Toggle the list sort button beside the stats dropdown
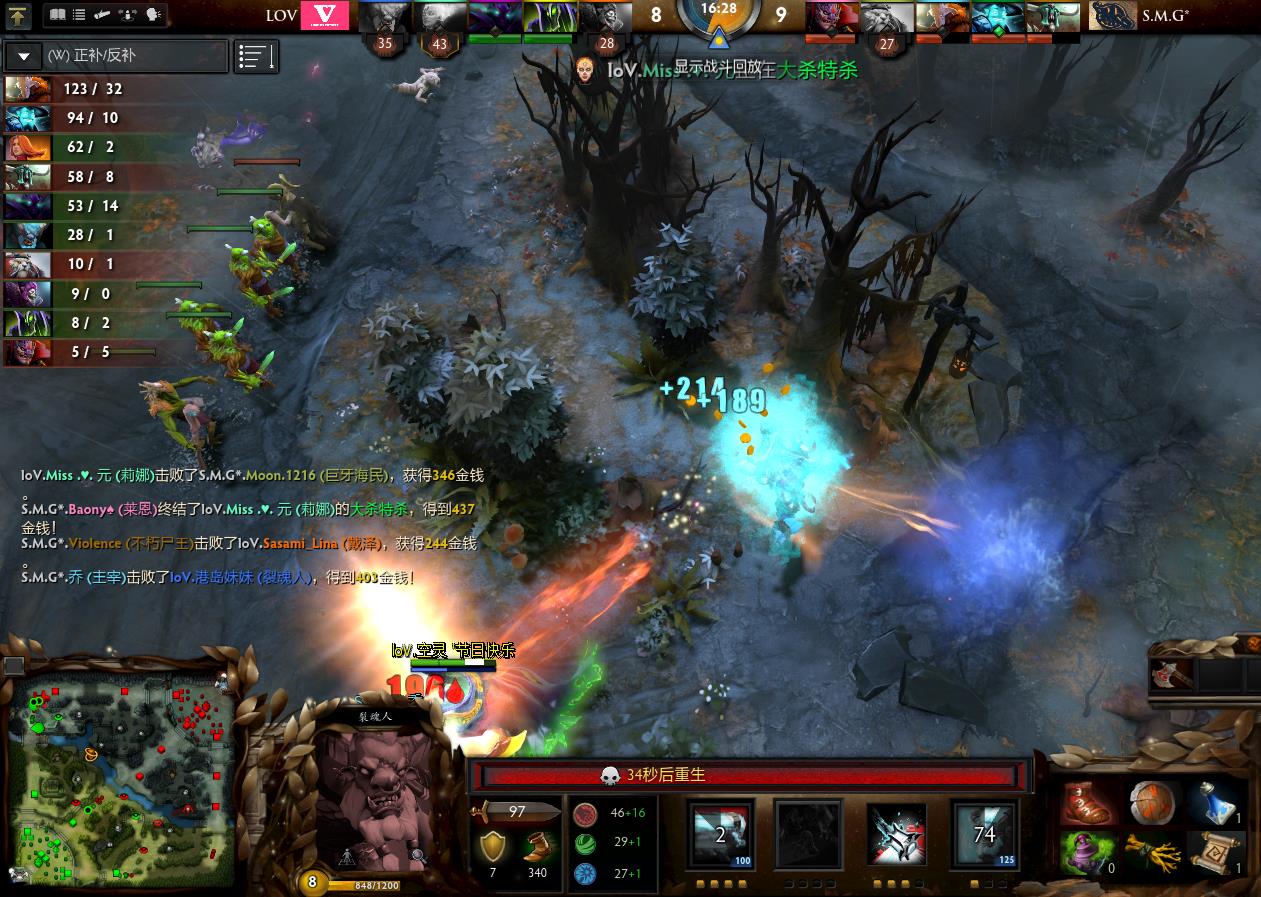Viewport: 1261px width, 897px height. (x=256, y=57)
